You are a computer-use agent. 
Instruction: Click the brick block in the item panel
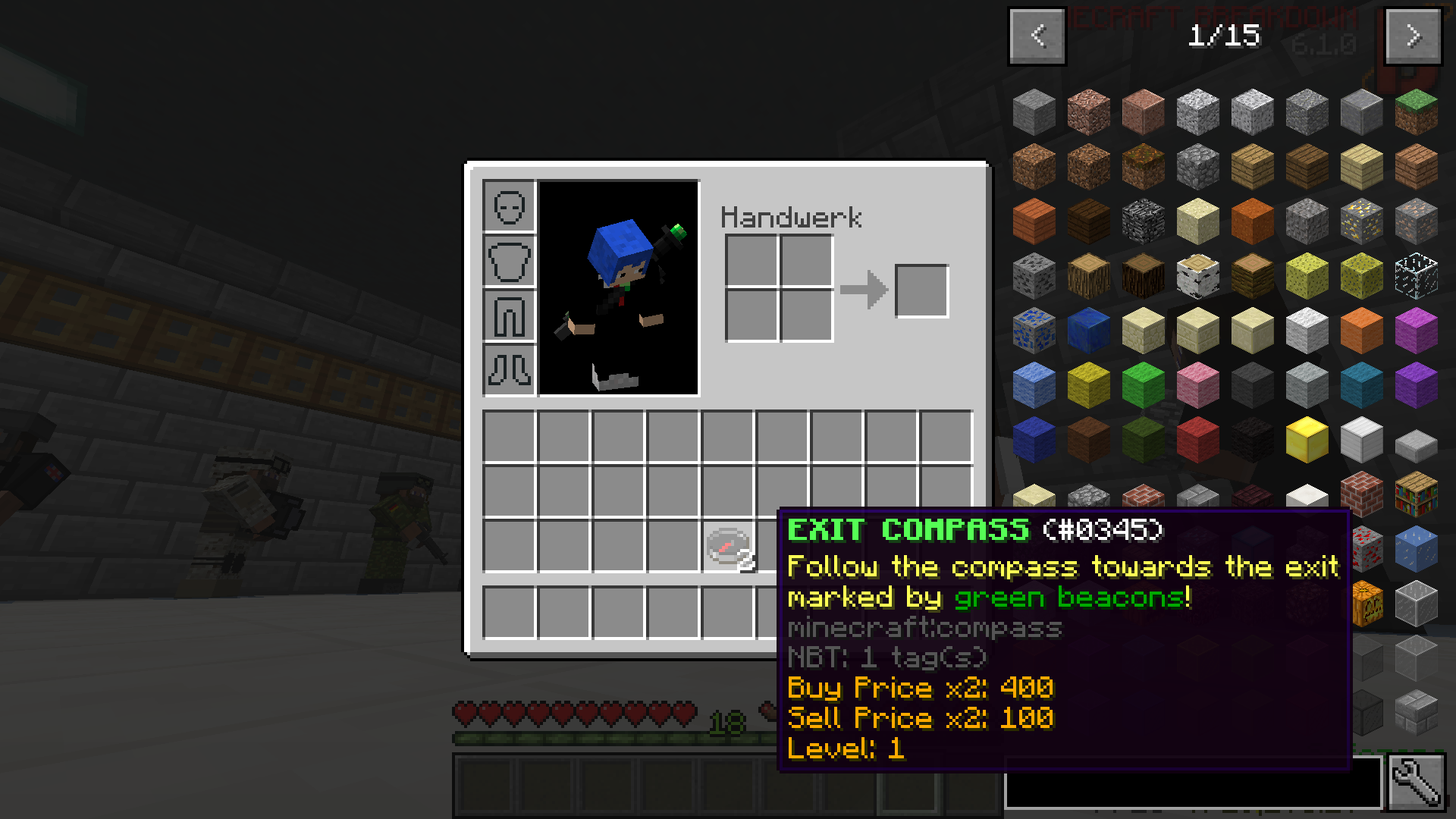[1361, 494]
